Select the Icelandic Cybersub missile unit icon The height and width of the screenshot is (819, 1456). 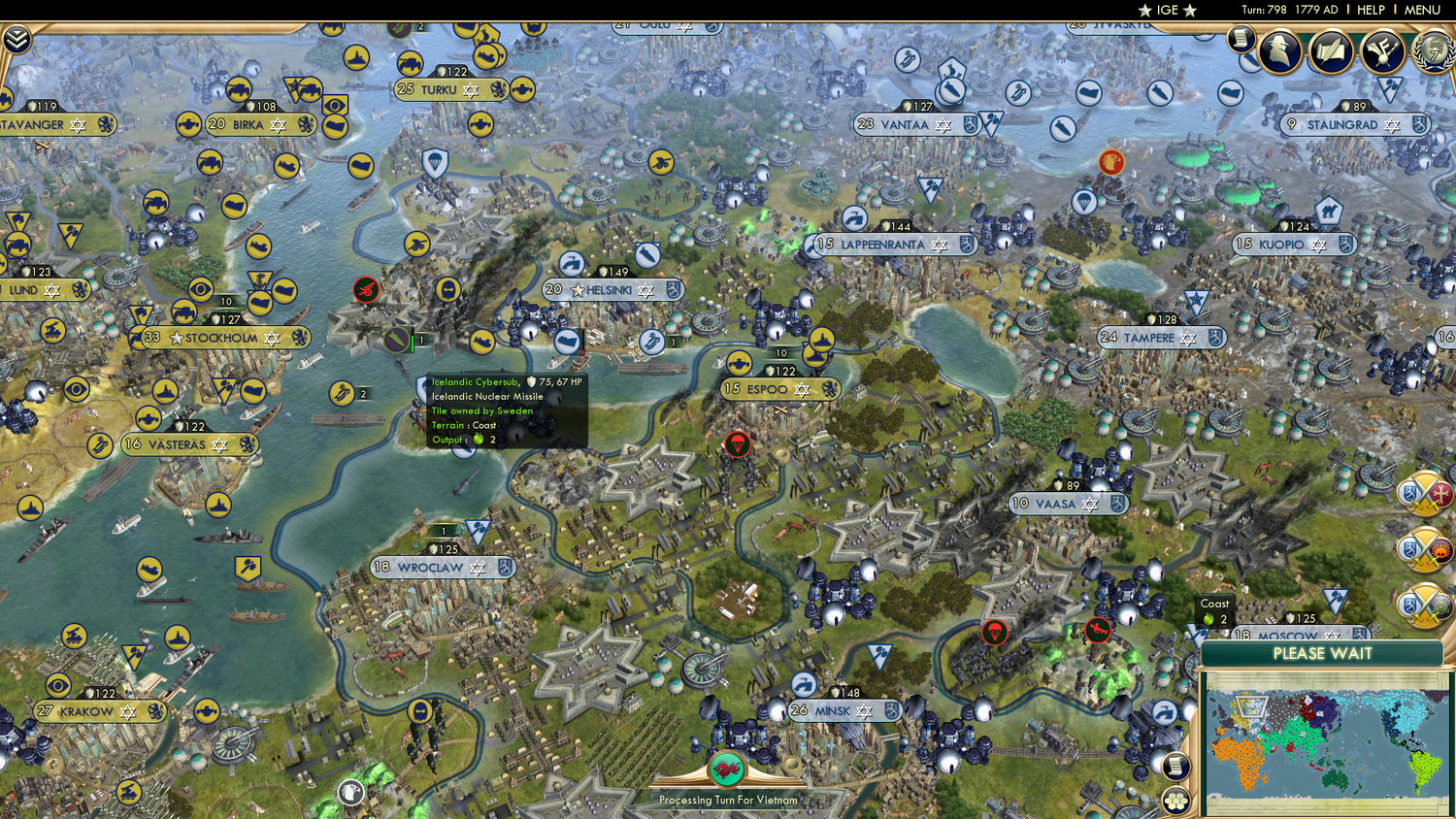tap(398, 341)
